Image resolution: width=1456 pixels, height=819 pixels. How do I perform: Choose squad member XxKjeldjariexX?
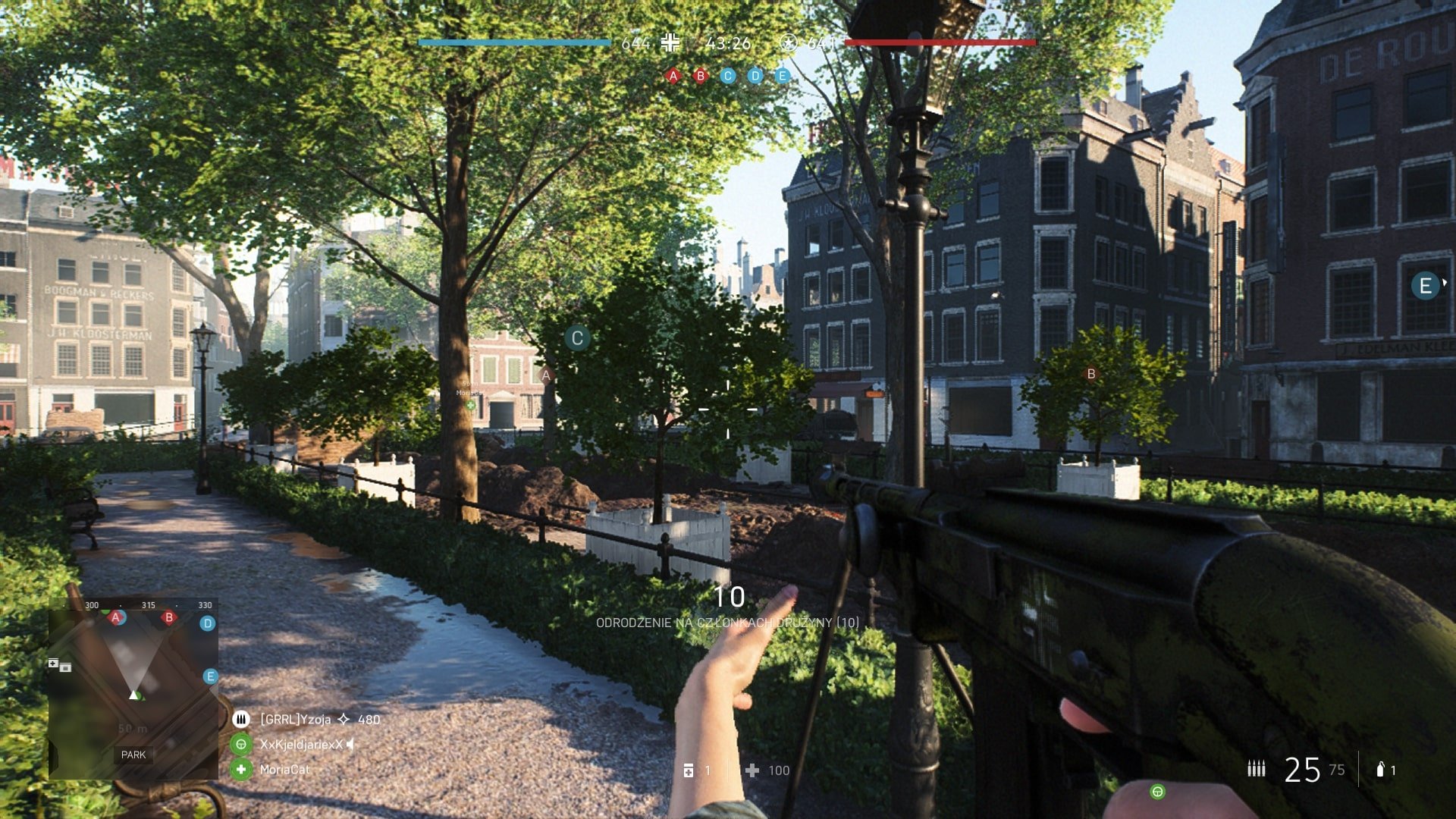(x=300, y=745)
